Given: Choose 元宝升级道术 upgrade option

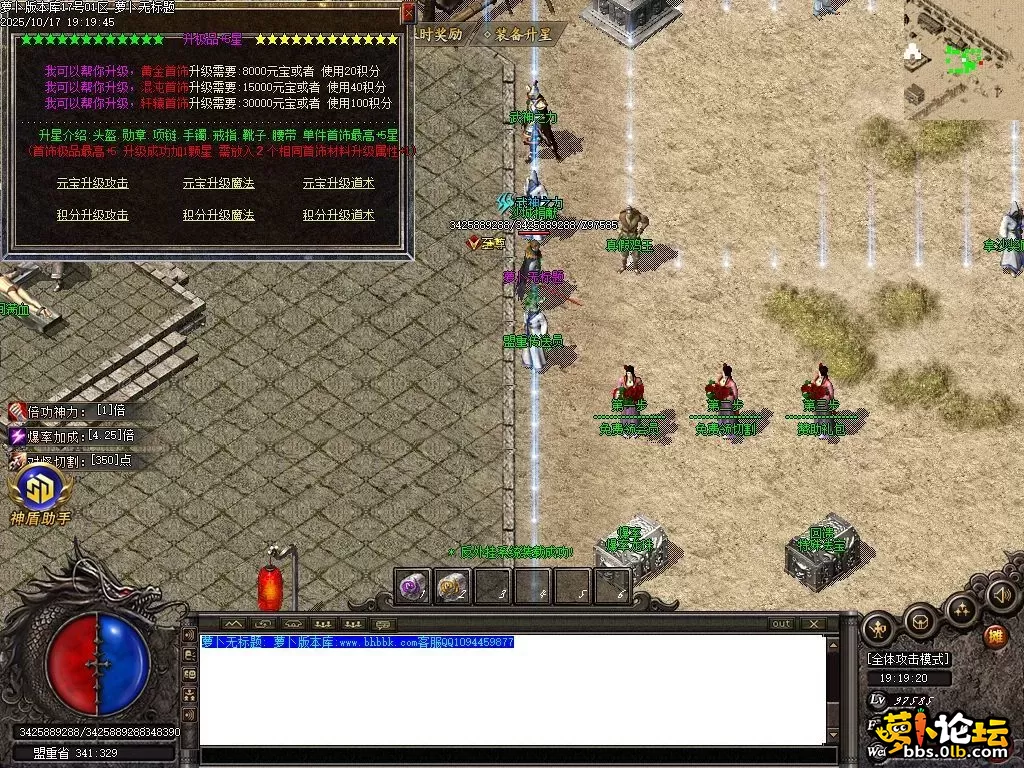Looking at the screenshot, I should point(338,183).
